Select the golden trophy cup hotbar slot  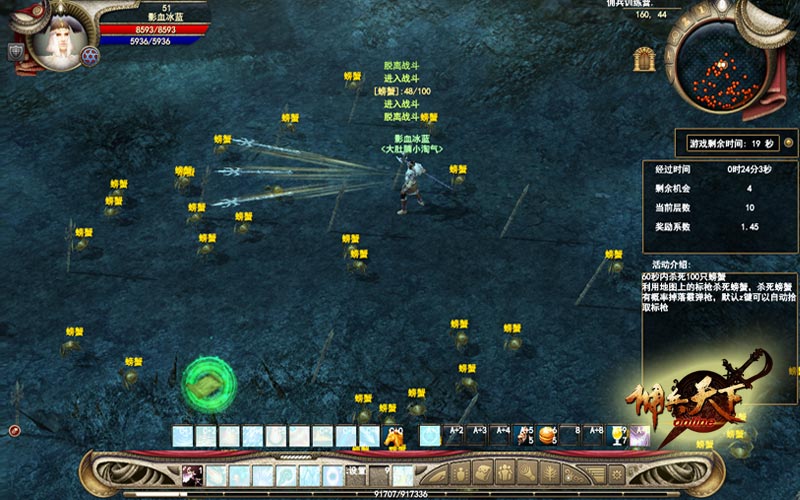pyautogui.click(x=618, y=435)
